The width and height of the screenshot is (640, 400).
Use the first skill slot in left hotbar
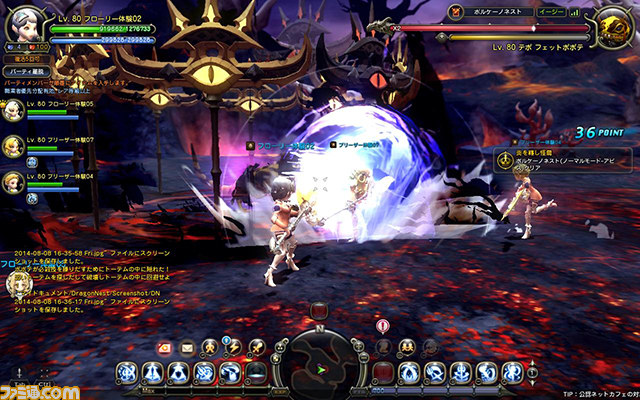click(127, 372)
